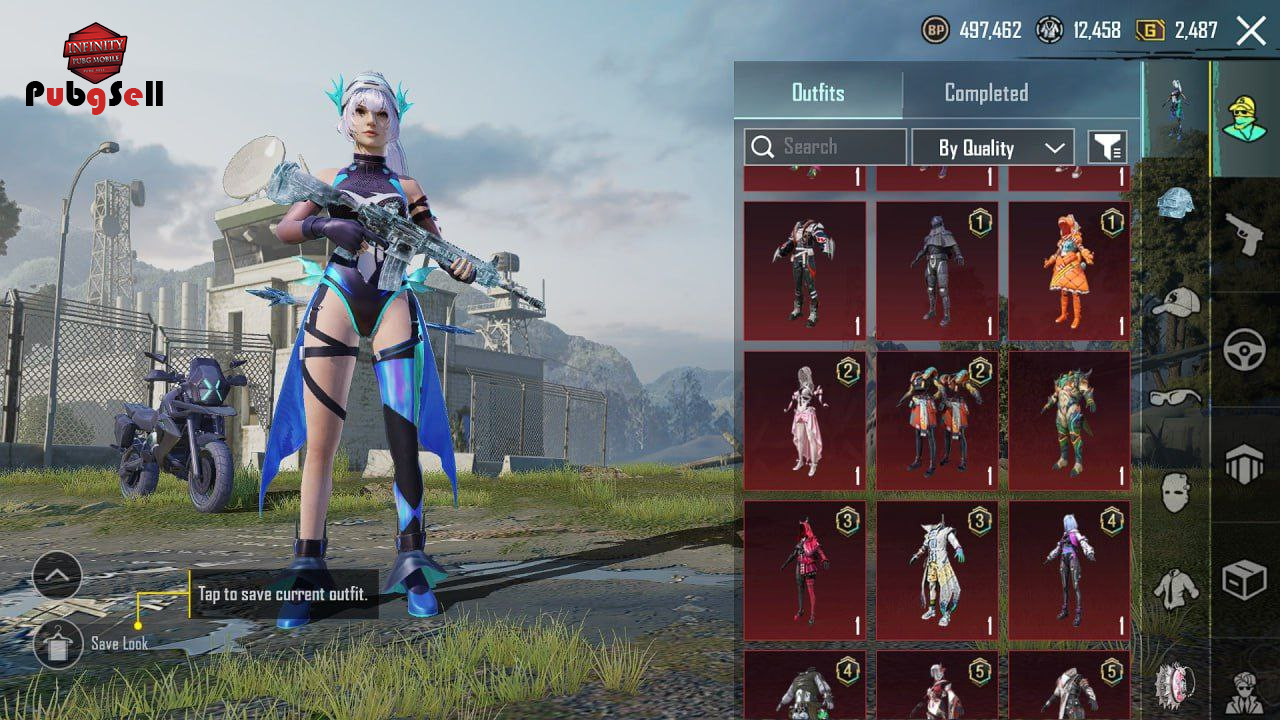The width and height of the screenshot is (1280, 720).
Task: Open the outfit filter options
Action: (x=1107, y=148)
